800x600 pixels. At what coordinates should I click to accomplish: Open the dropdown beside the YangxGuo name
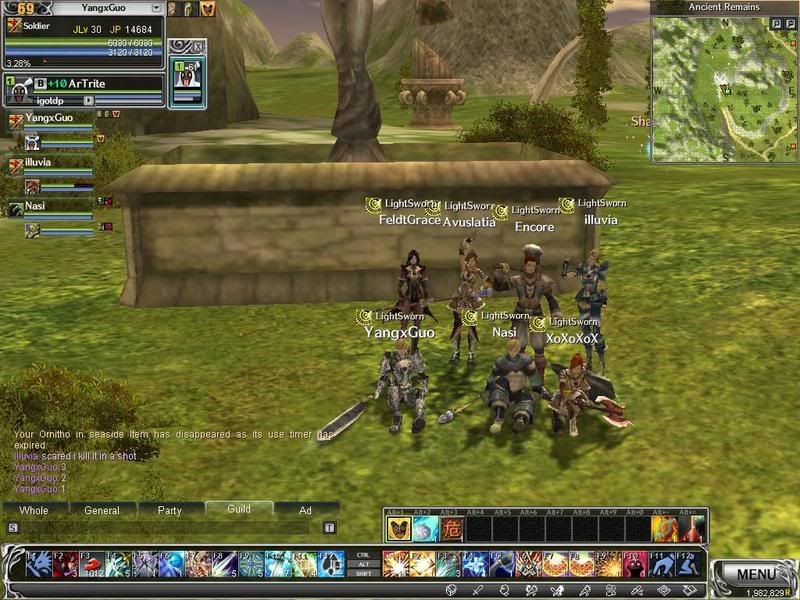pyautogui.click(x=155, y=8)
